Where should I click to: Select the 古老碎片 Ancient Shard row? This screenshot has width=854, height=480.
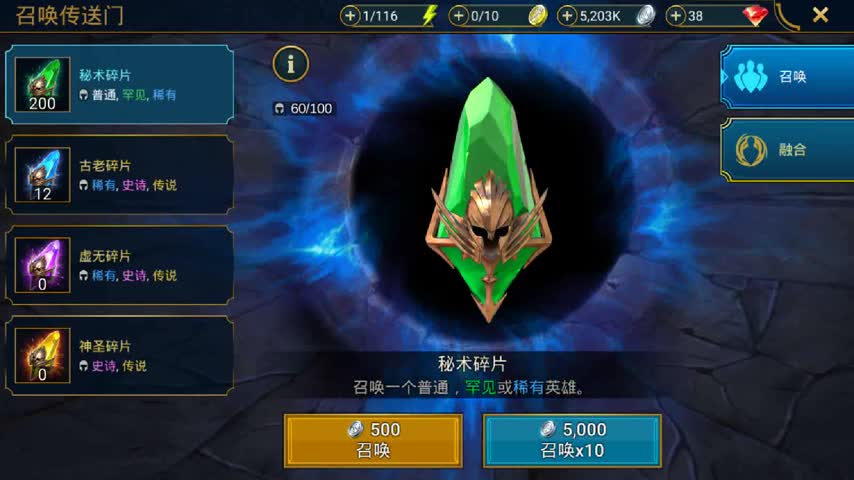pyautogui.click(x=120, y=175)
